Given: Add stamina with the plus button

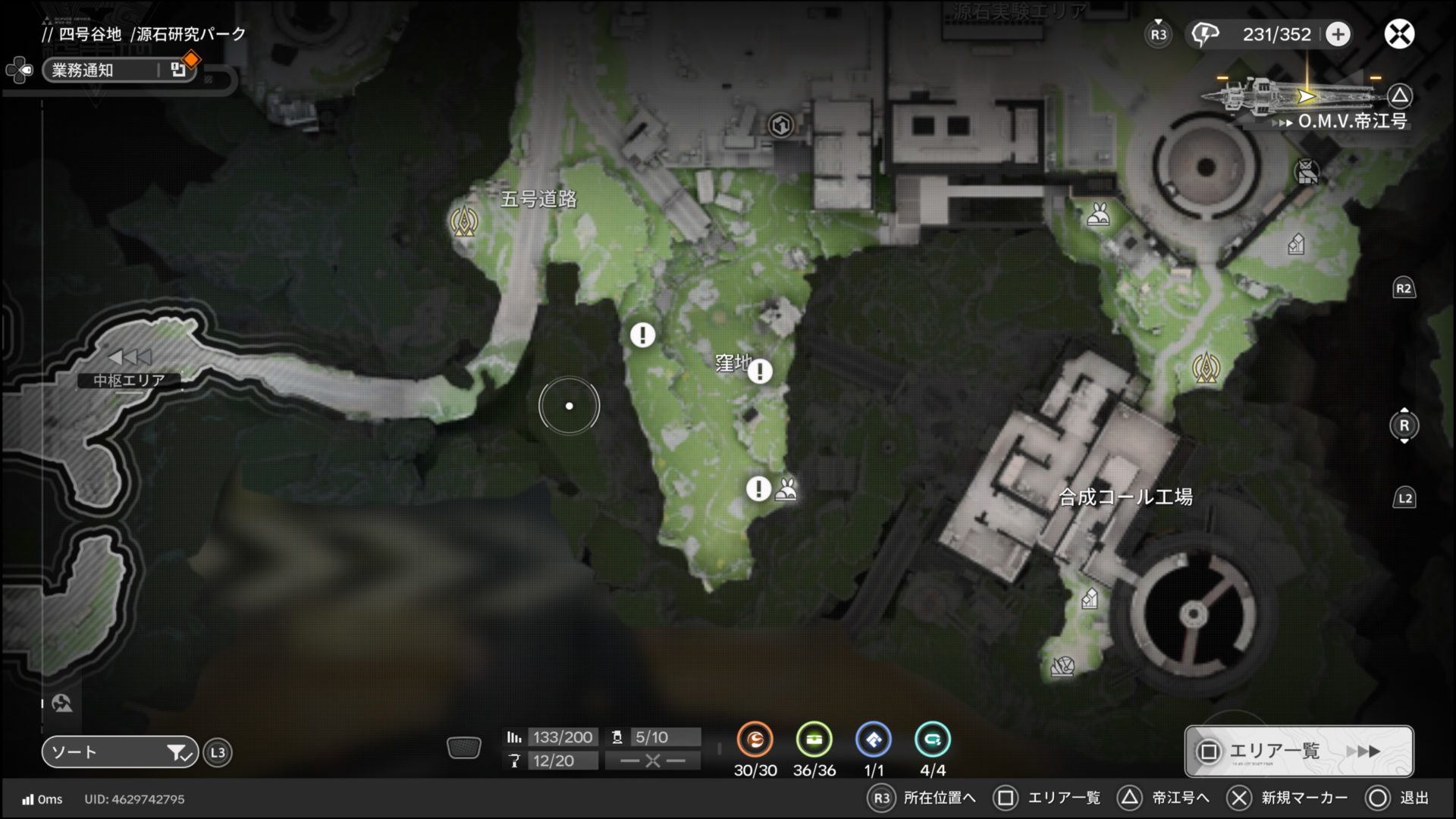Looking at the screenshot, I should [x=1338, y=34].
